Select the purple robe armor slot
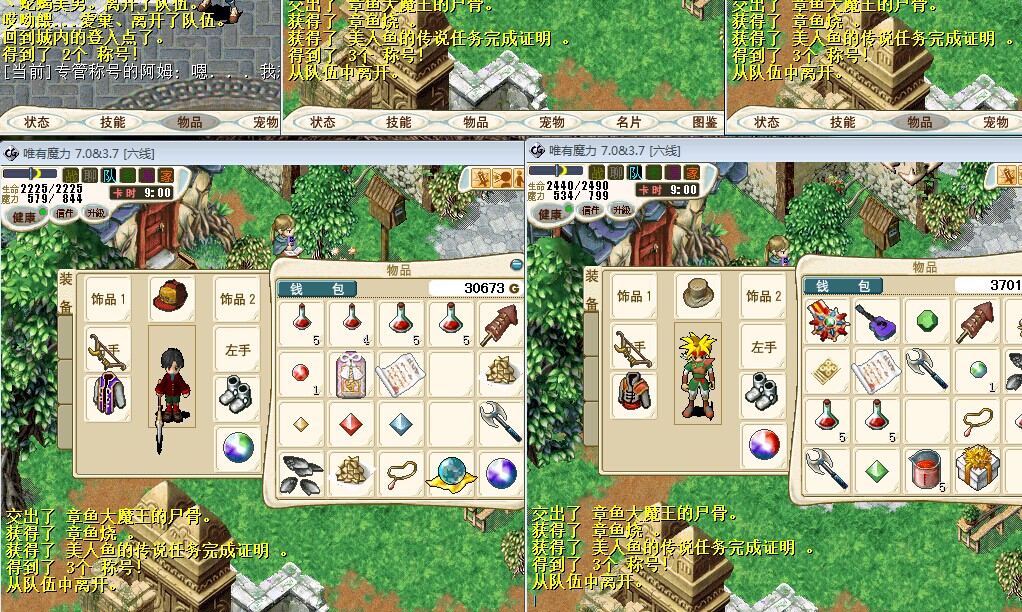The image size is (1022, 612). (x=107, y=395)
